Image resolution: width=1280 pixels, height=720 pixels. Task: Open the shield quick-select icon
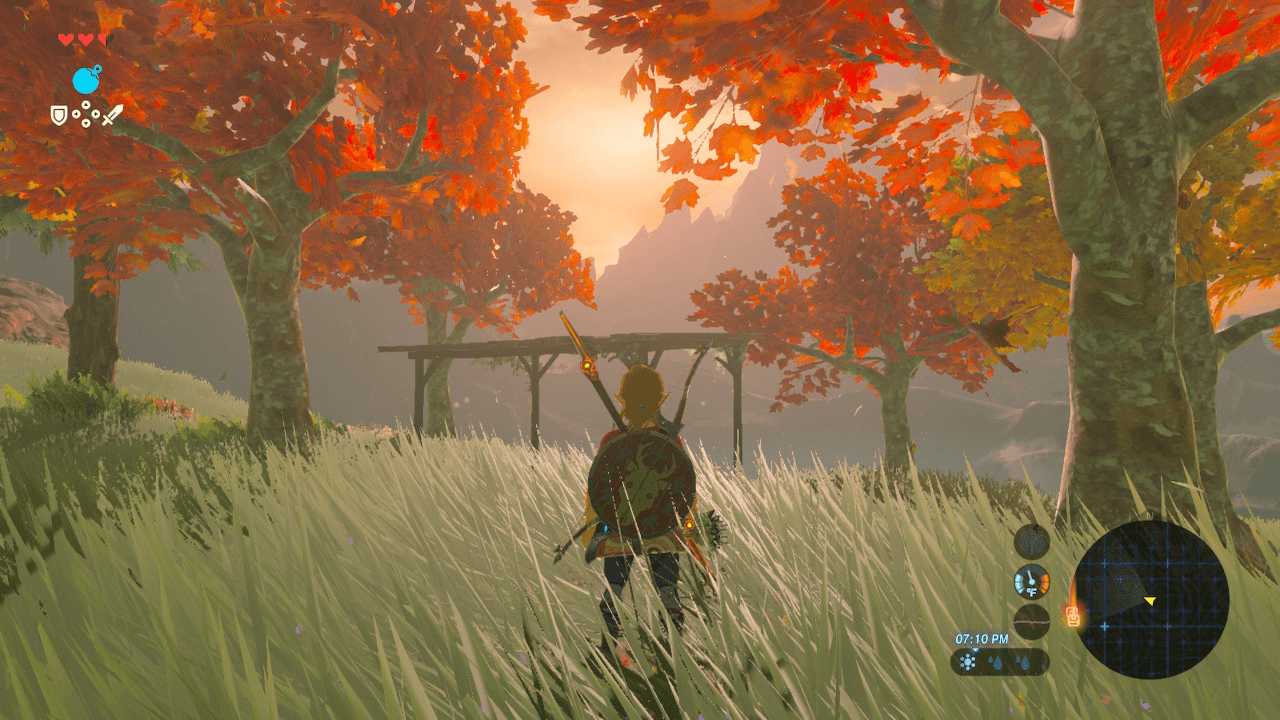pos(60,115)
